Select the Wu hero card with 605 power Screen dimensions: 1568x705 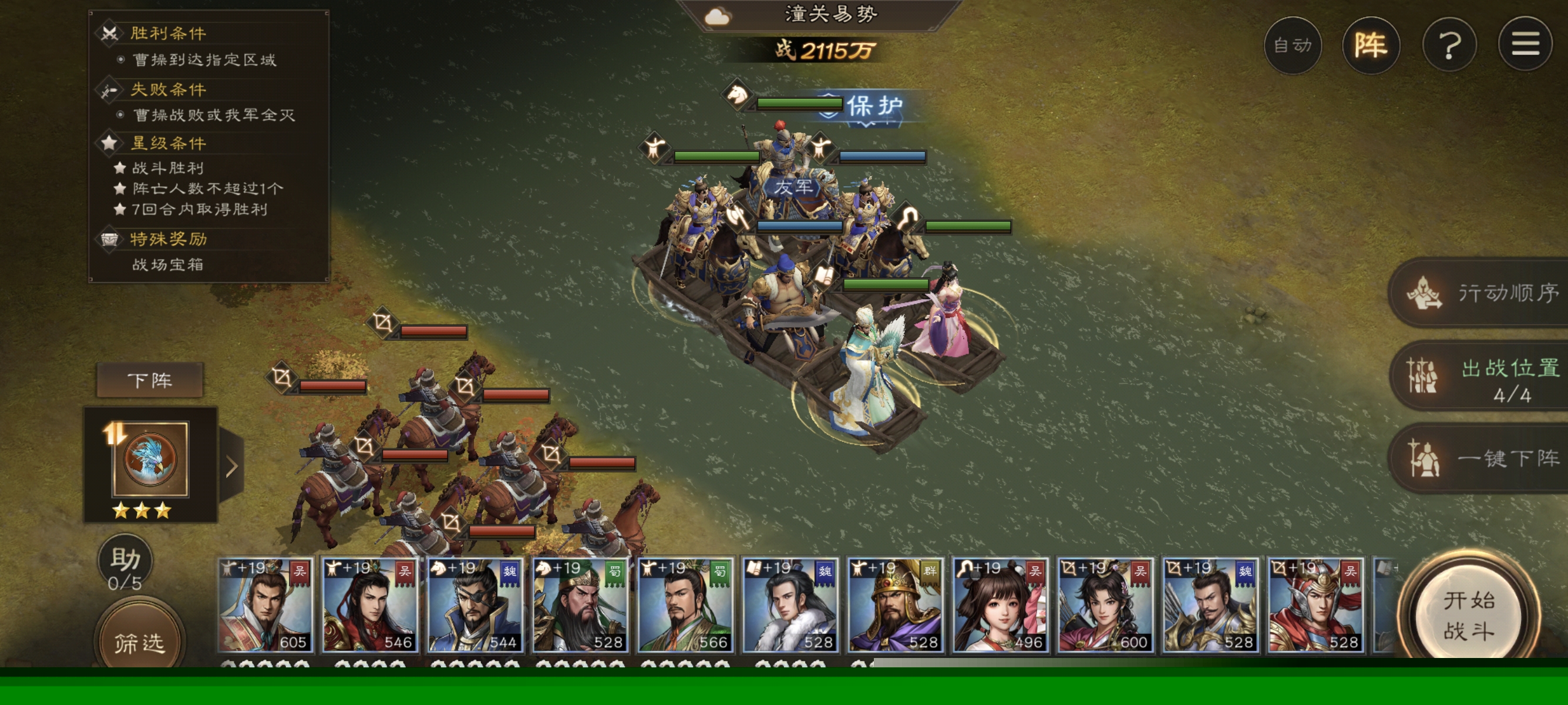click(265, 605)
